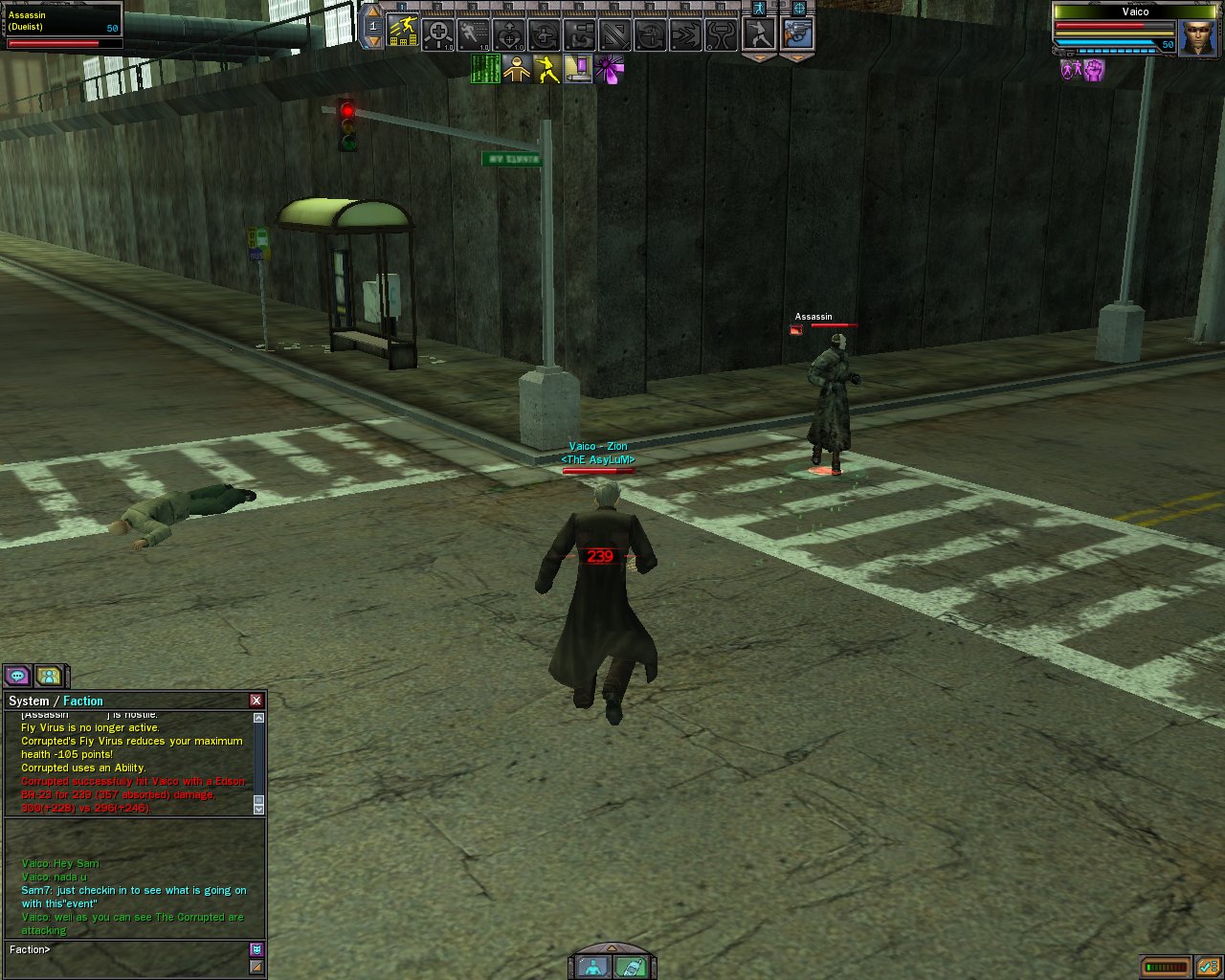Click the purple spider buff icon
The width and height of the screenshot is (1225, 980).
point(609,69)
